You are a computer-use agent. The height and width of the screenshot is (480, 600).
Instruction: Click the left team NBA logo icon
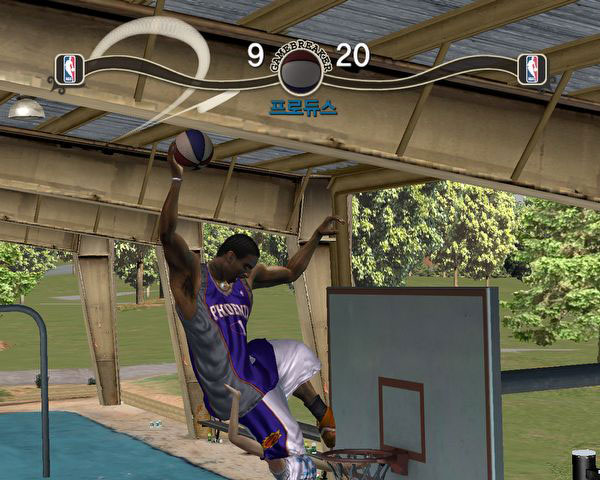point(69,68)
